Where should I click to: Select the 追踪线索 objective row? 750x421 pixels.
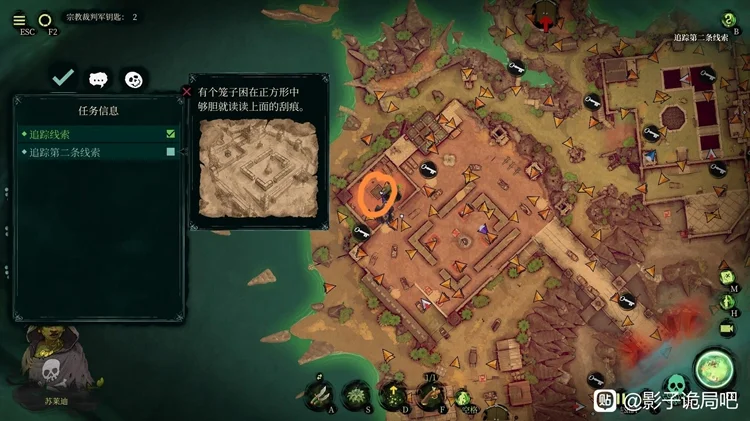[x=98, y=133]
